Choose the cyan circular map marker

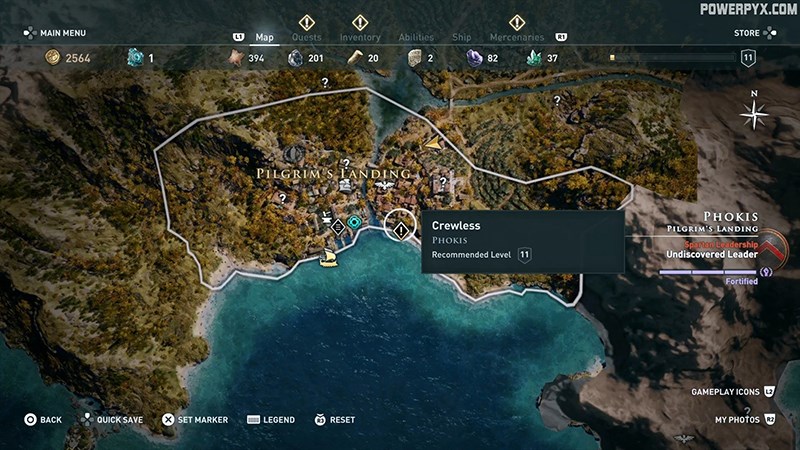[354, 222]
